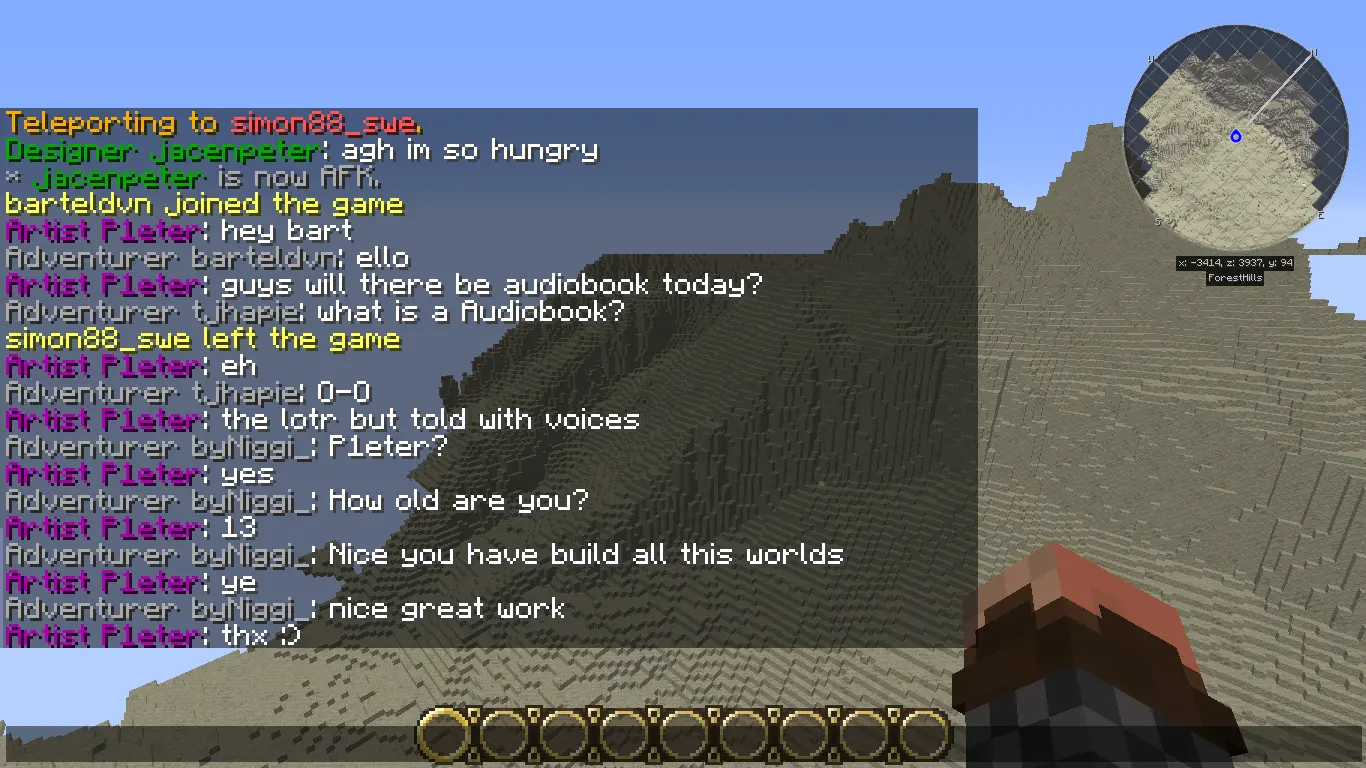Select the highlighted hotbar slot
Viewport: 1366px width, 768px height.
coord(444,736)
